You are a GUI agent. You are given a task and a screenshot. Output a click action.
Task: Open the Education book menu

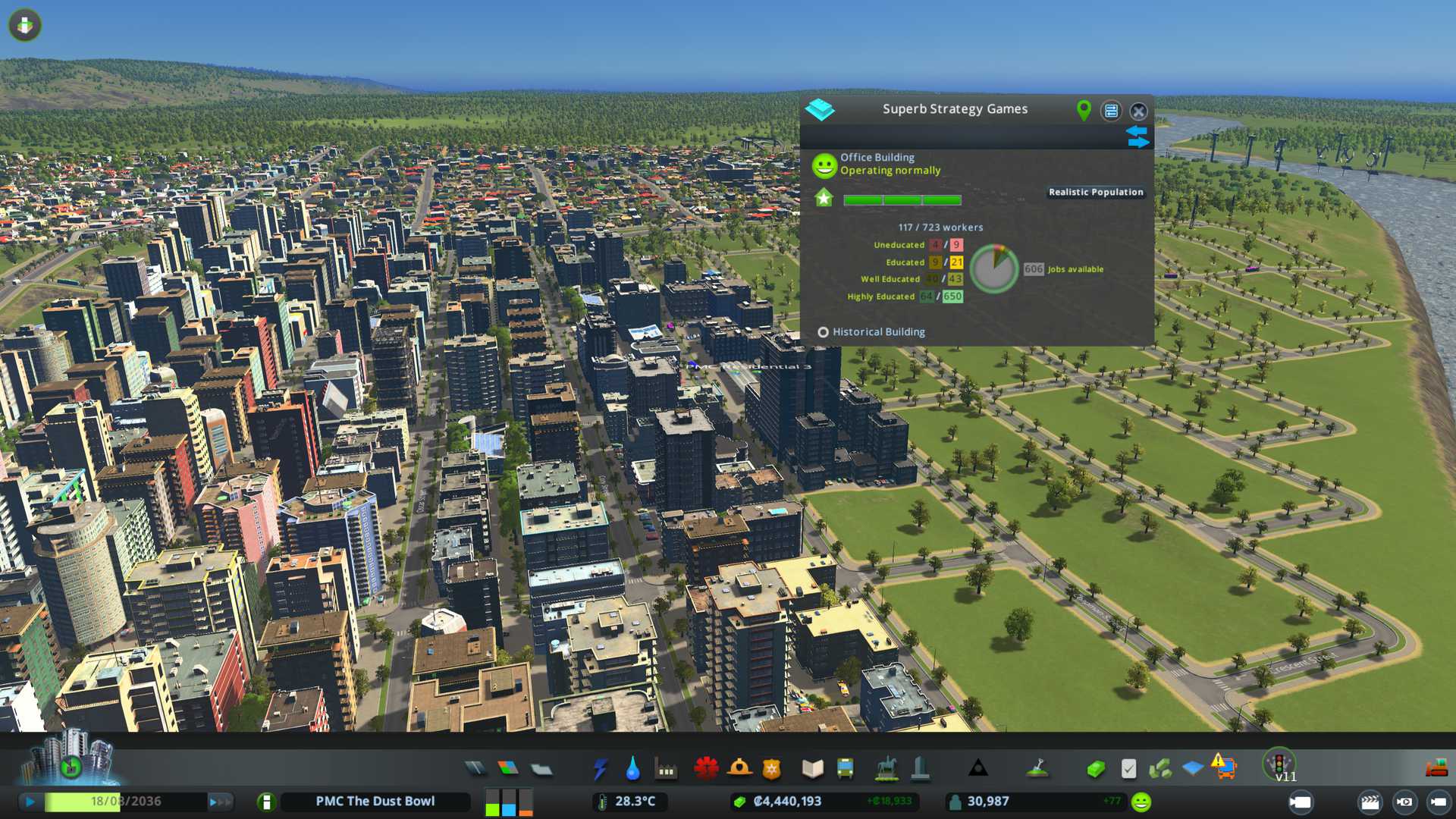812,769
